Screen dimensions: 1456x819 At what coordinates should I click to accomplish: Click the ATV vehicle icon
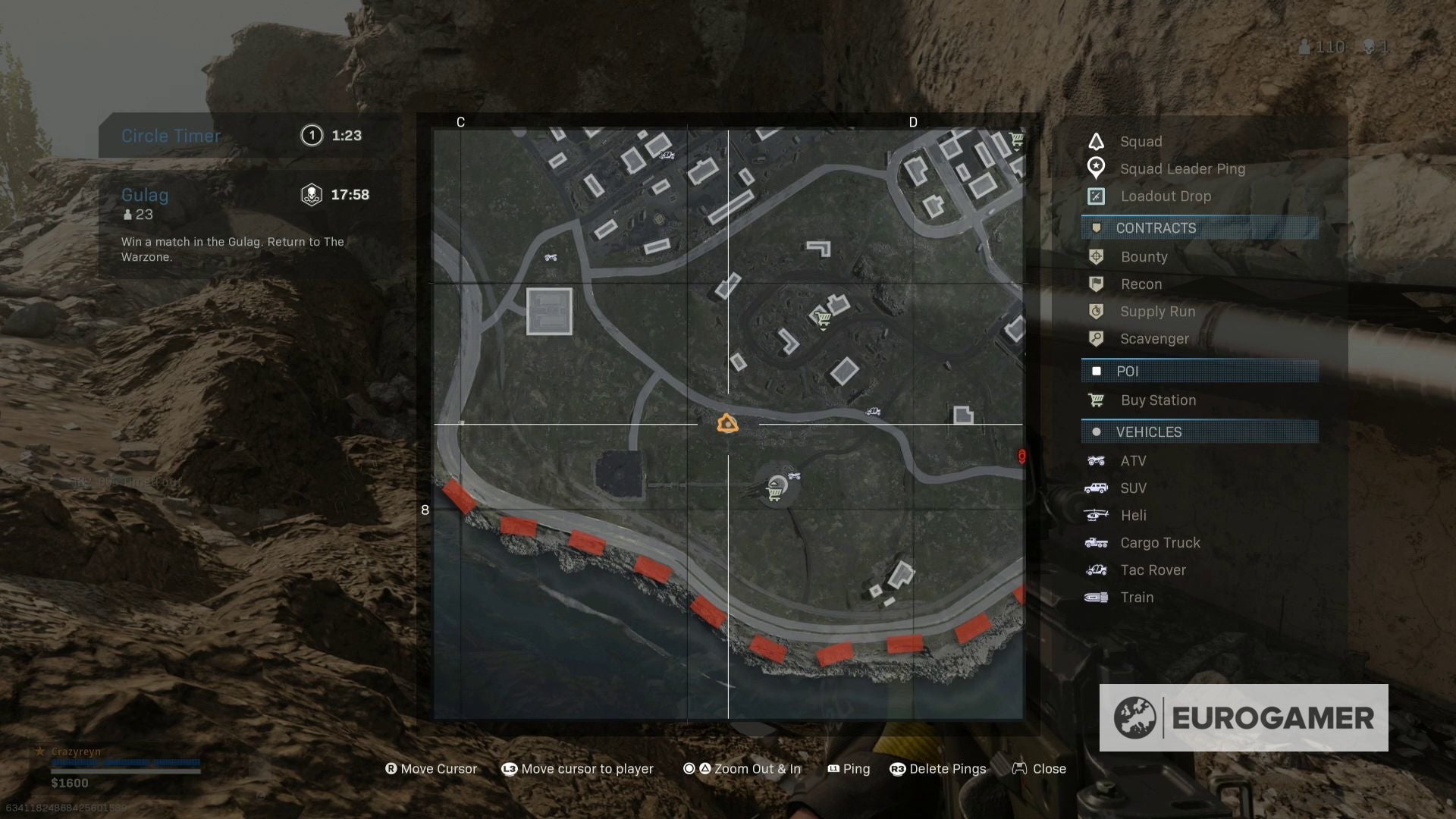[x=1097, y=460]
